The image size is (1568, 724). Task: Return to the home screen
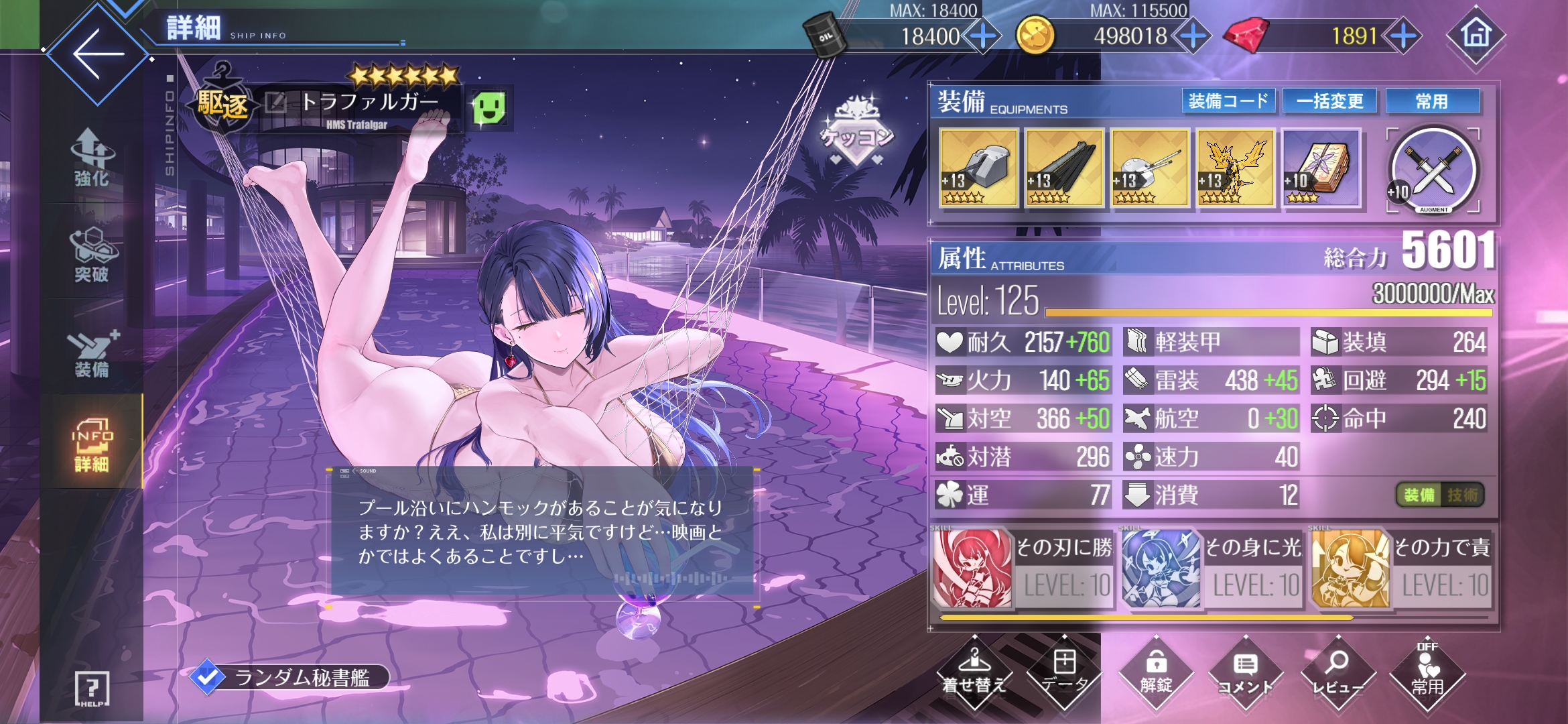pos(1476,35)
